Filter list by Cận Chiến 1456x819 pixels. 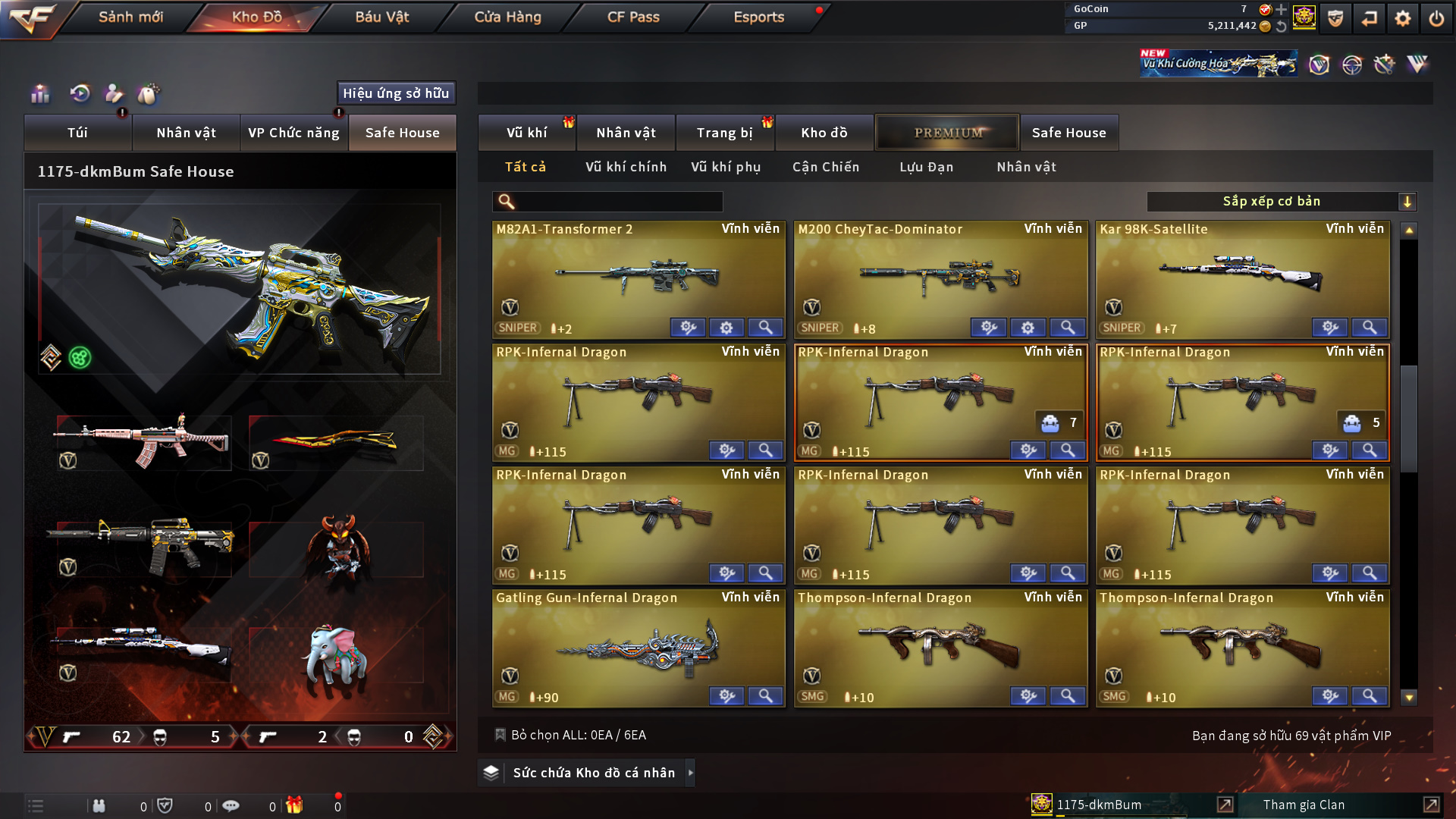pos(826,167)
